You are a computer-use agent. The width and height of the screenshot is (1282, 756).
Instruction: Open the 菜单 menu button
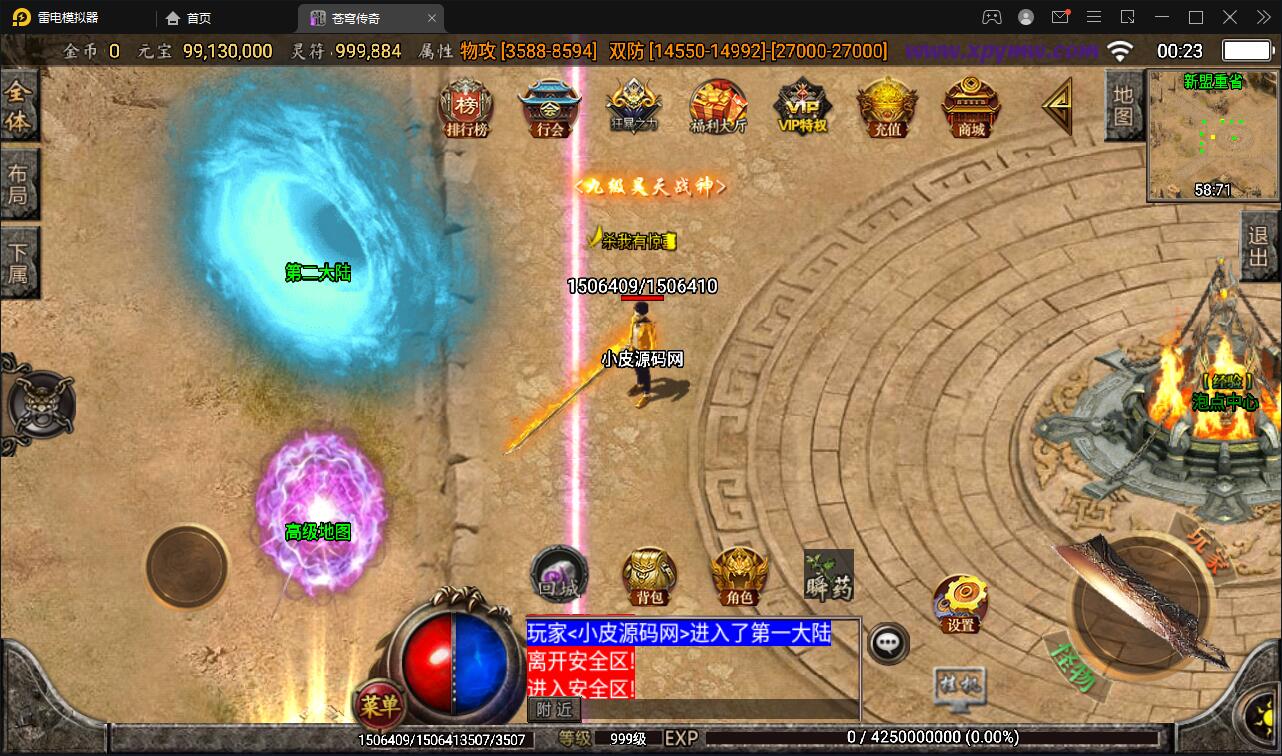pos(380,706)
